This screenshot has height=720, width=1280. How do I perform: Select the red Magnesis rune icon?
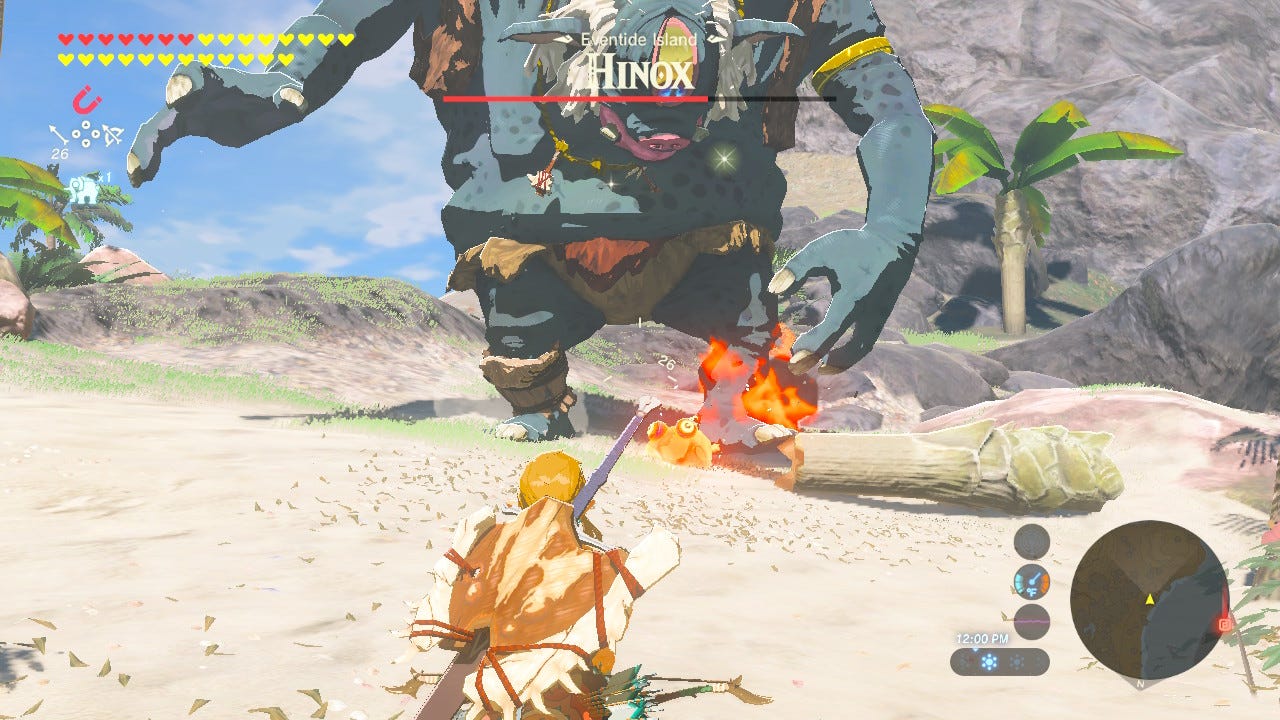(85, 100)
